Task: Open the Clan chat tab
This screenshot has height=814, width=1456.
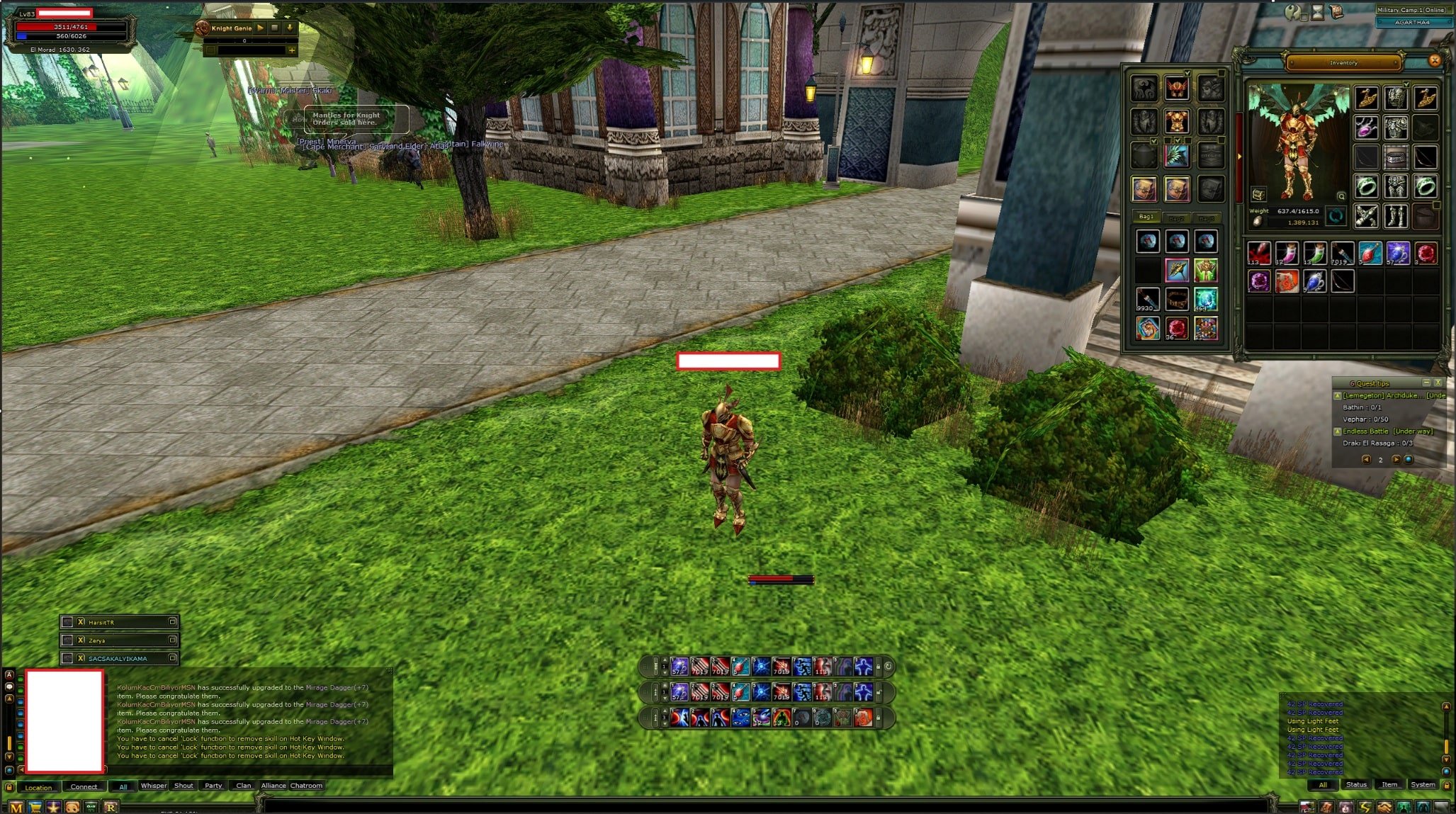Action: 244,786
